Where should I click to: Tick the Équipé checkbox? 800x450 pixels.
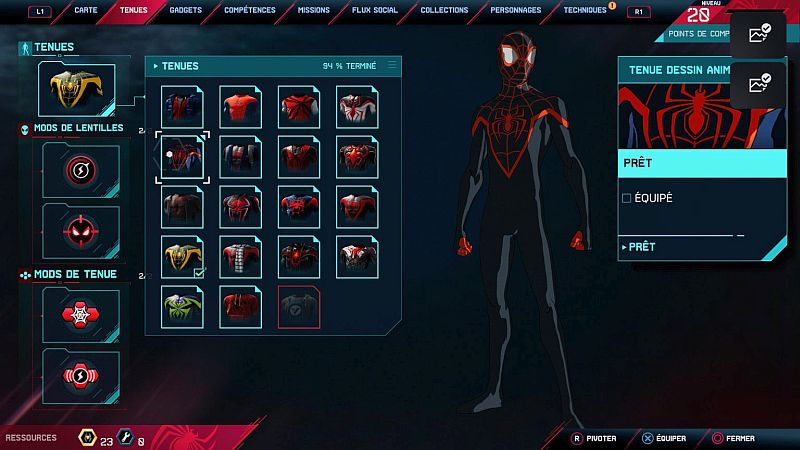point(627,198)
